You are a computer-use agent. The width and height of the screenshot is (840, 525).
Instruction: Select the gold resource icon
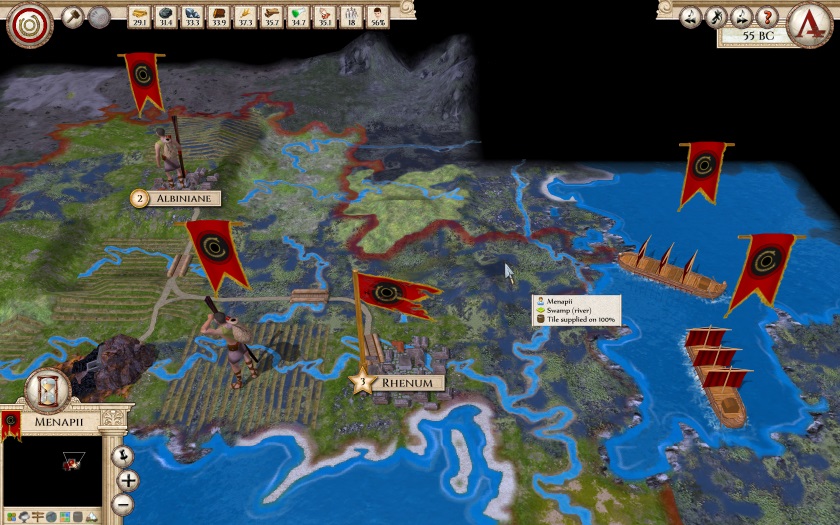[x=139, y=16]
